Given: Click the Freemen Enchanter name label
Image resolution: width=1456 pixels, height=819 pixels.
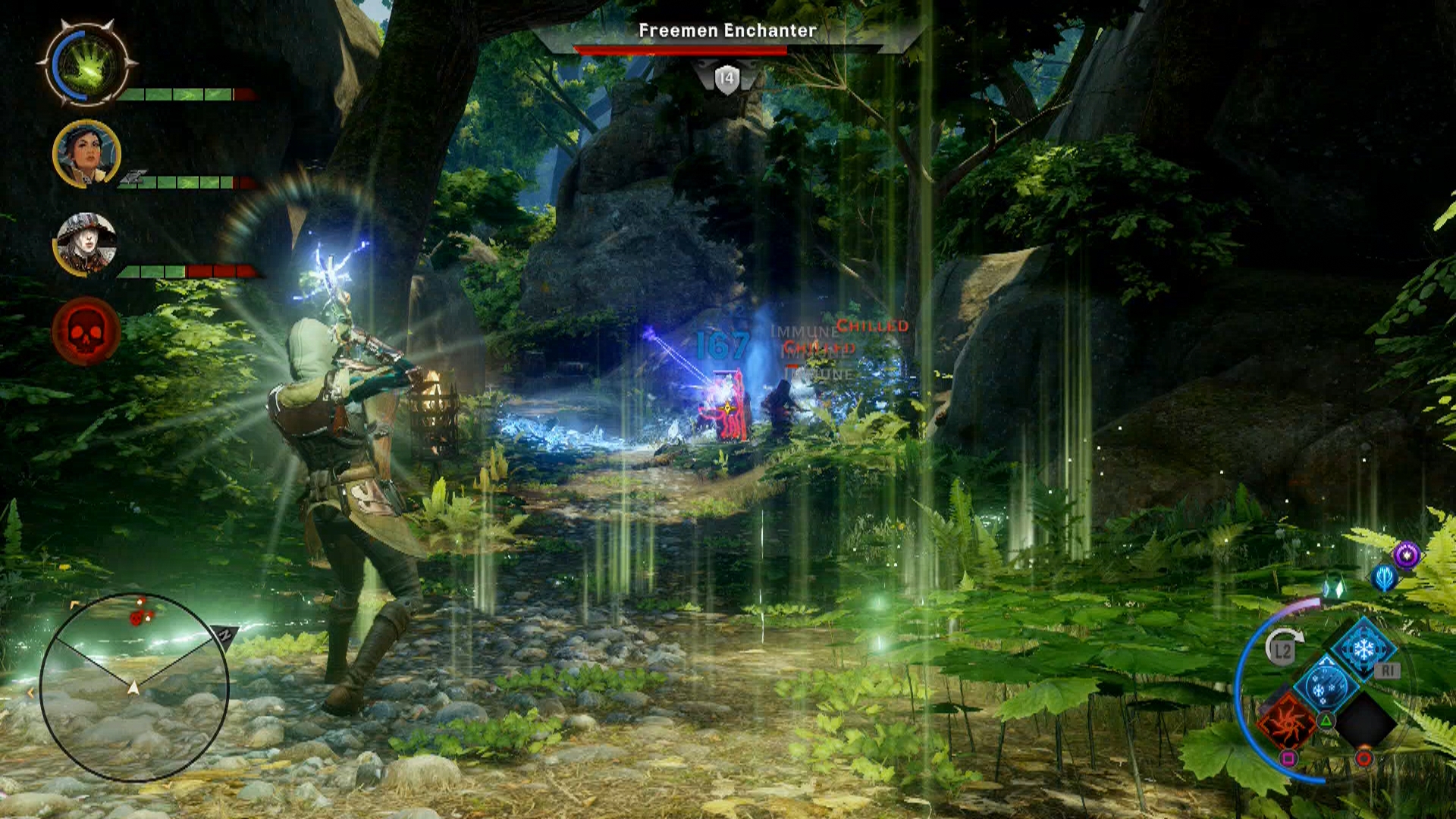Looking at the screenshot, I should (x=726, y=32).
